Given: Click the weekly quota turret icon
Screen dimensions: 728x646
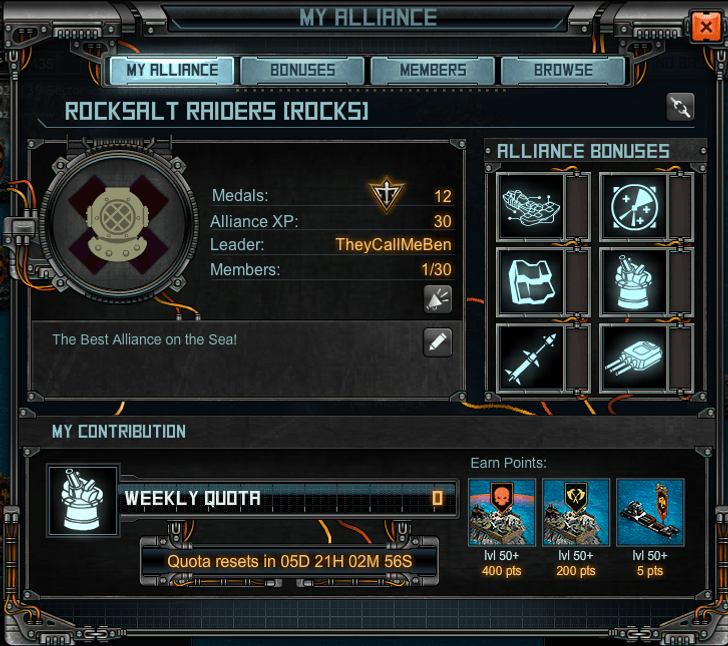Looking at the screenshot, I should [x=83, y=499].
